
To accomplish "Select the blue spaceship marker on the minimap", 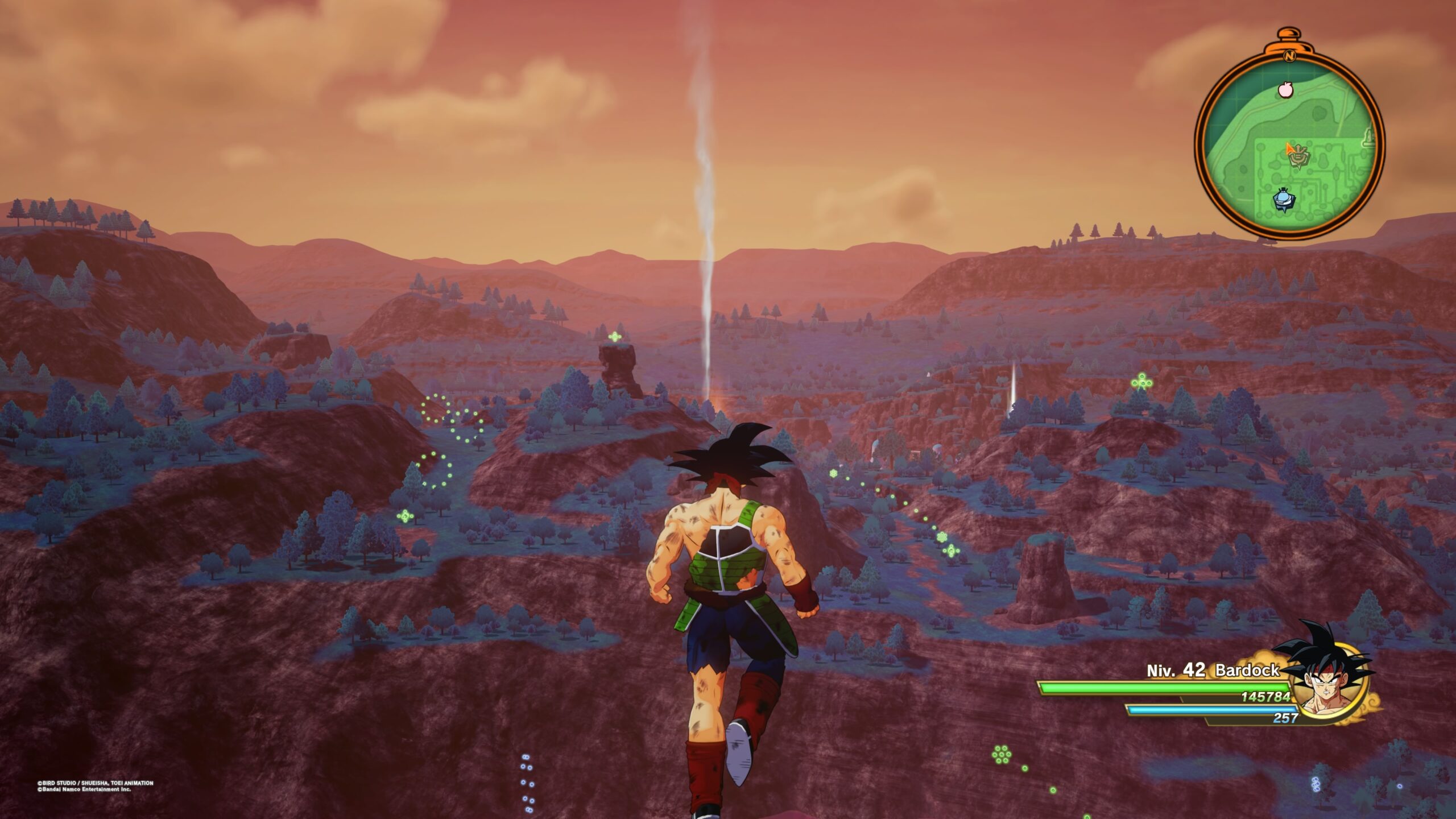I will 1283,198.
